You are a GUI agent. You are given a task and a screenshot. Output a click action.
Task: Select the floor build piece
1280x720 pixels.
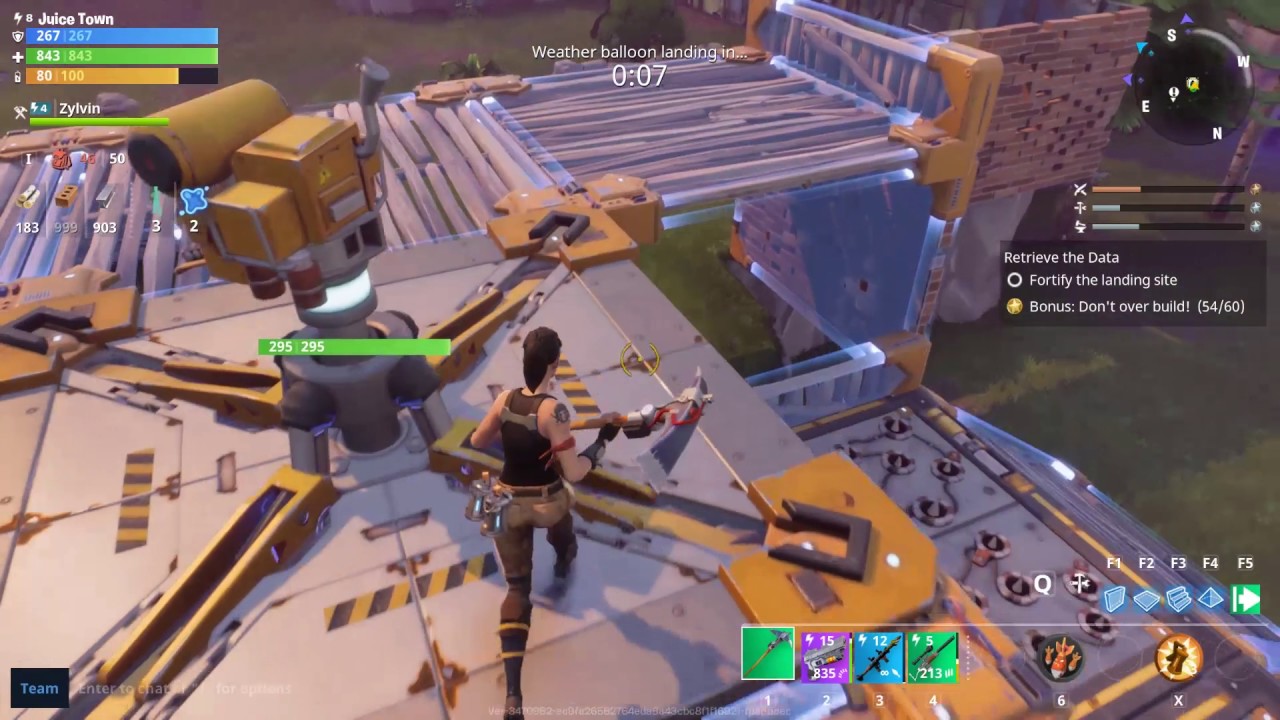[1146, 598]
